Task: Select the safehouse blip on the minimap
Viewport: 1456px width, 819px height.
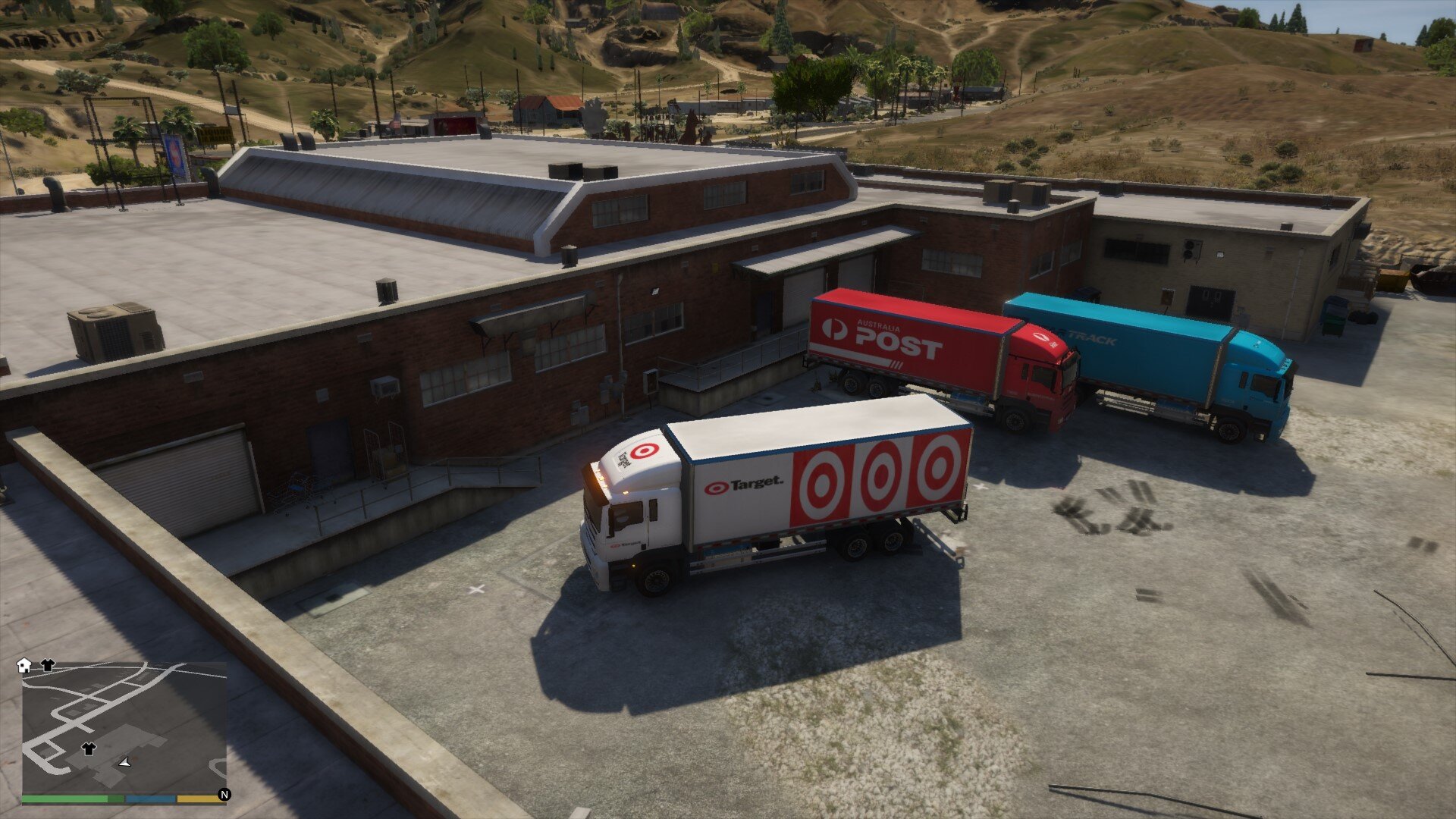Action: (x=24, y=665)
